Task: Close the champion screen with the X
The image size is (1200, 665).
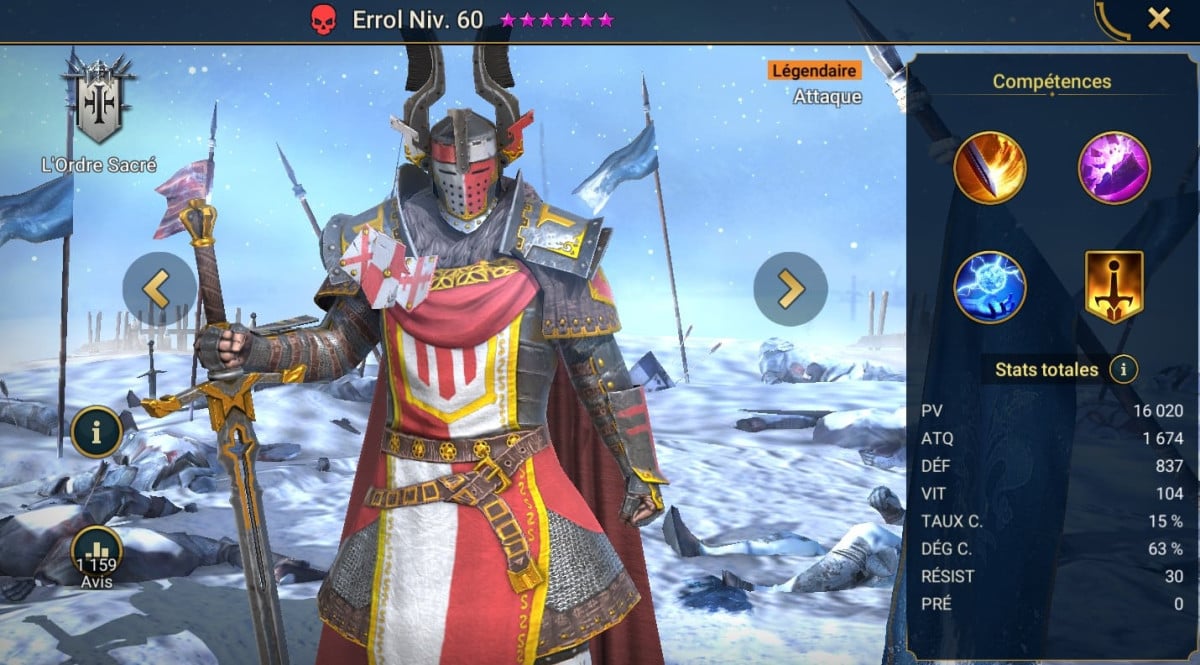Action: tap(1159, 18)
